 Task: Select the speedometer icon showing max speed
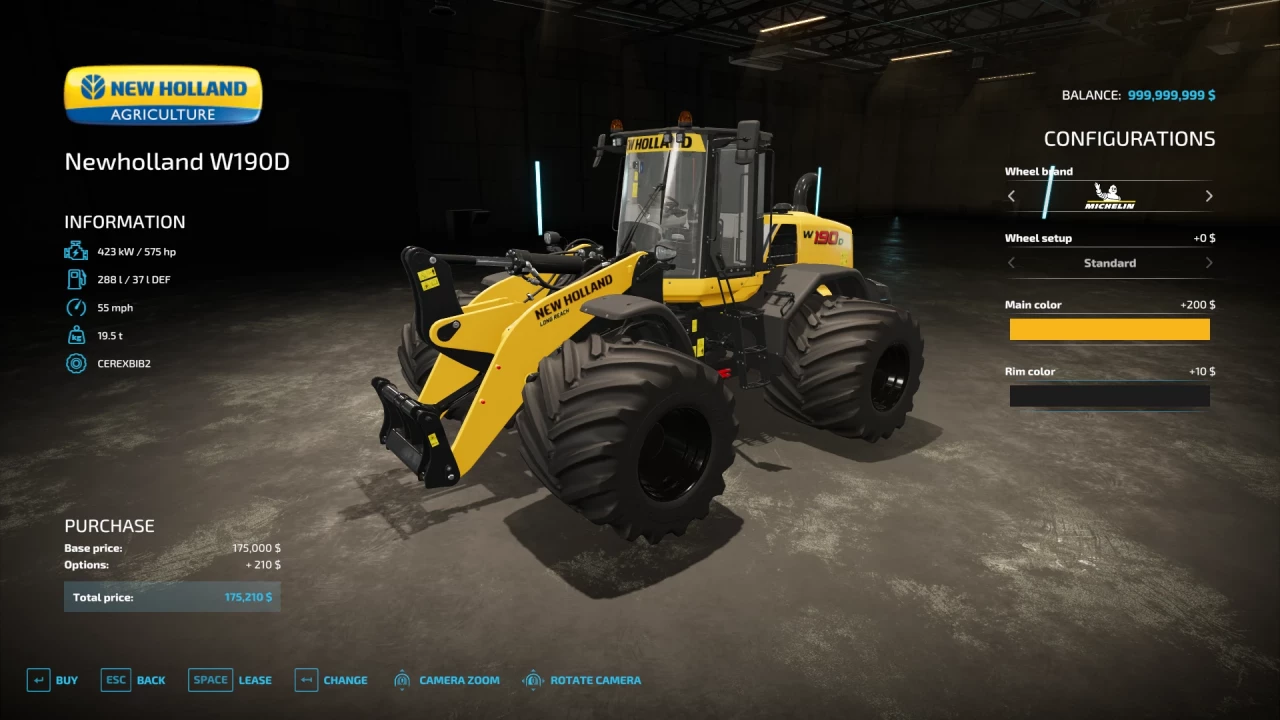click(x=76, y=307)
